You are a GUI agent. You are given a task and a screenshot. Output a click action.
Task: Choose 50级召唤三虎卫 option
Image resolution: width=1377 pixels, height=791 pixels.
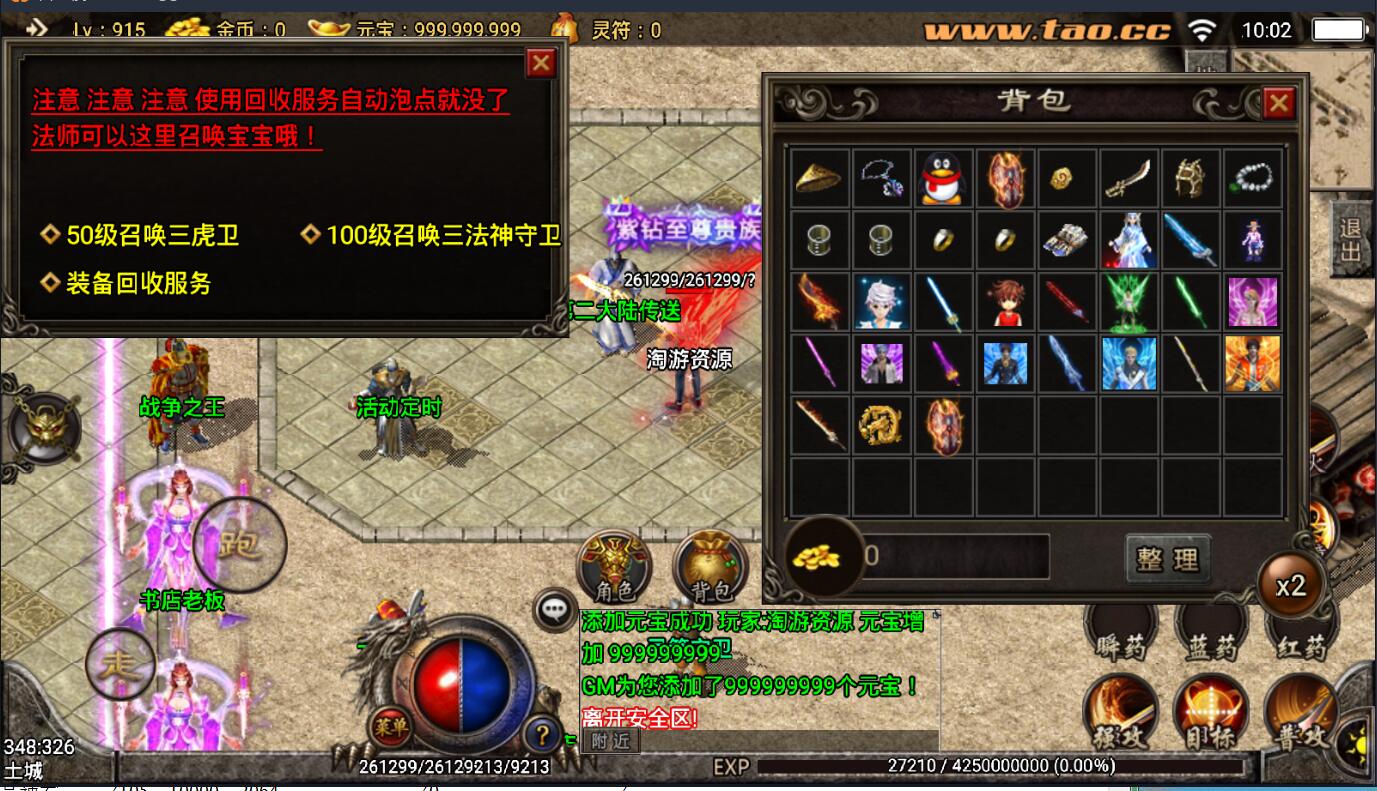[152, 236]
